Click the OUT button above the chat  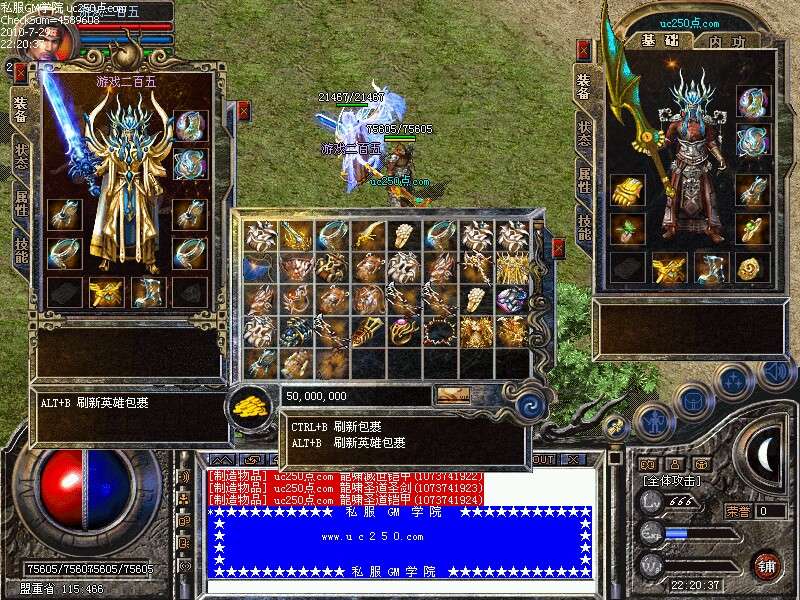coord(543,460)
